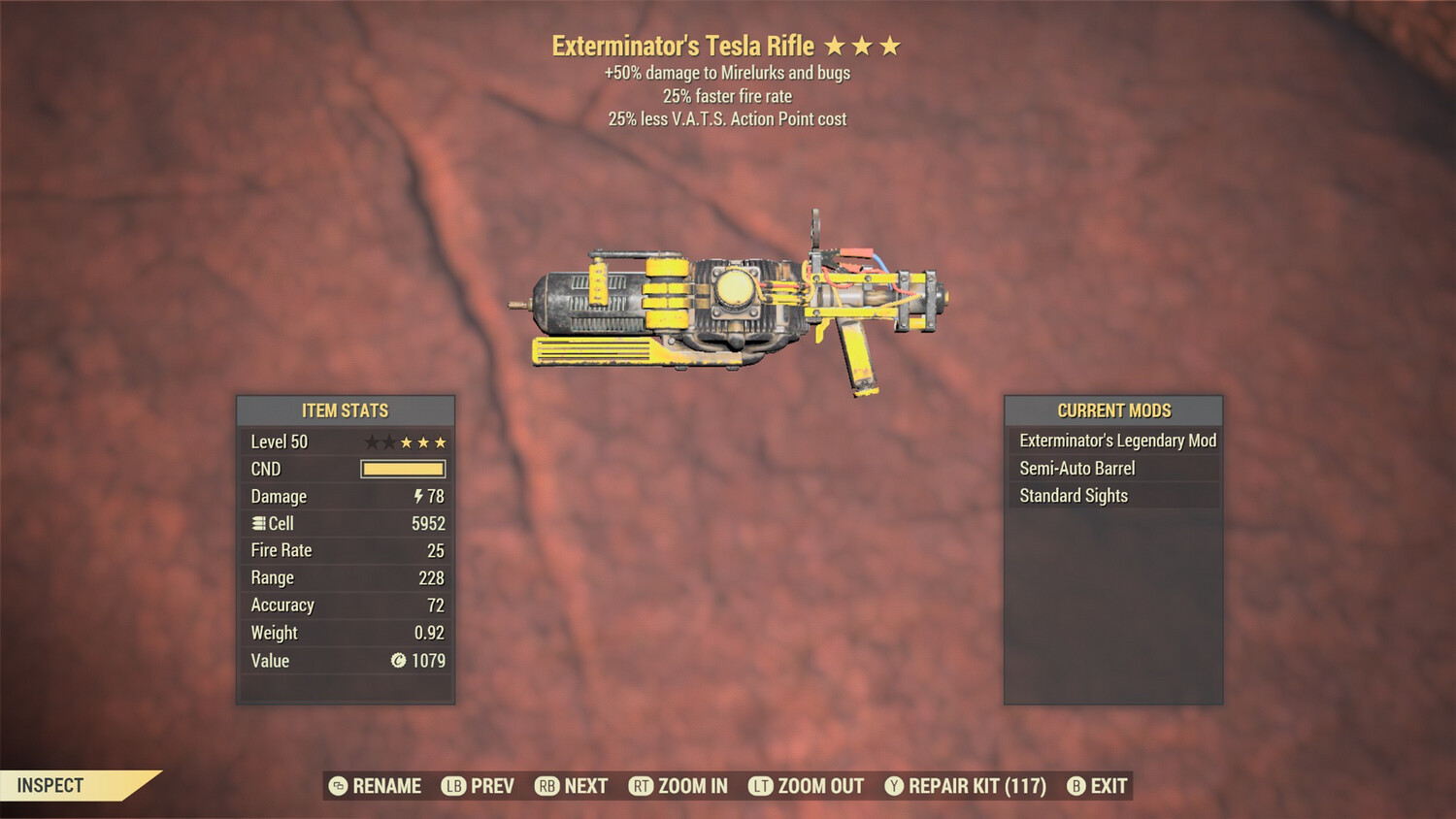
Task: Select the RT Zoom In button icon
Action: 642,786
